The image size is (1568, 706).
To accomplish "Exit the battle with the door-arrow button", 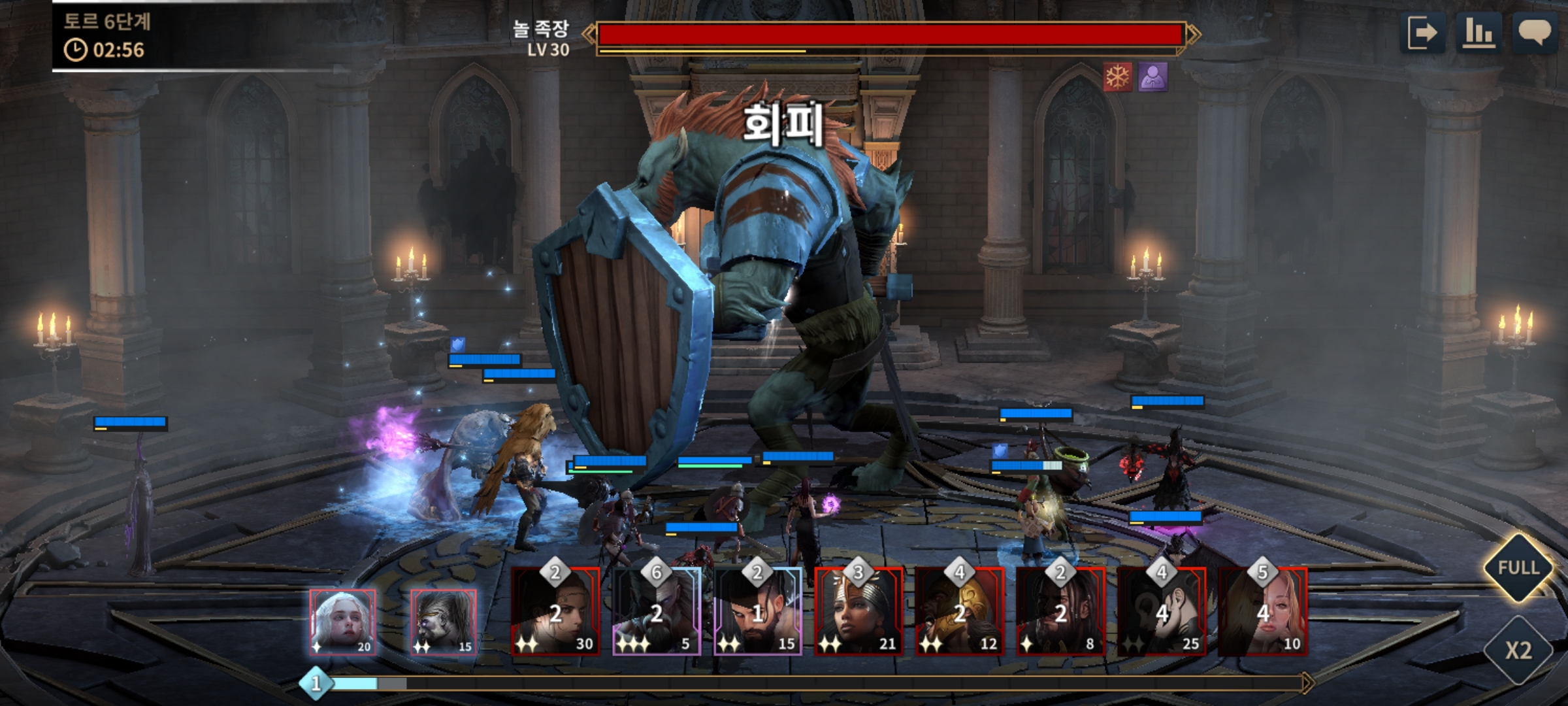I will click(1422, 33).
